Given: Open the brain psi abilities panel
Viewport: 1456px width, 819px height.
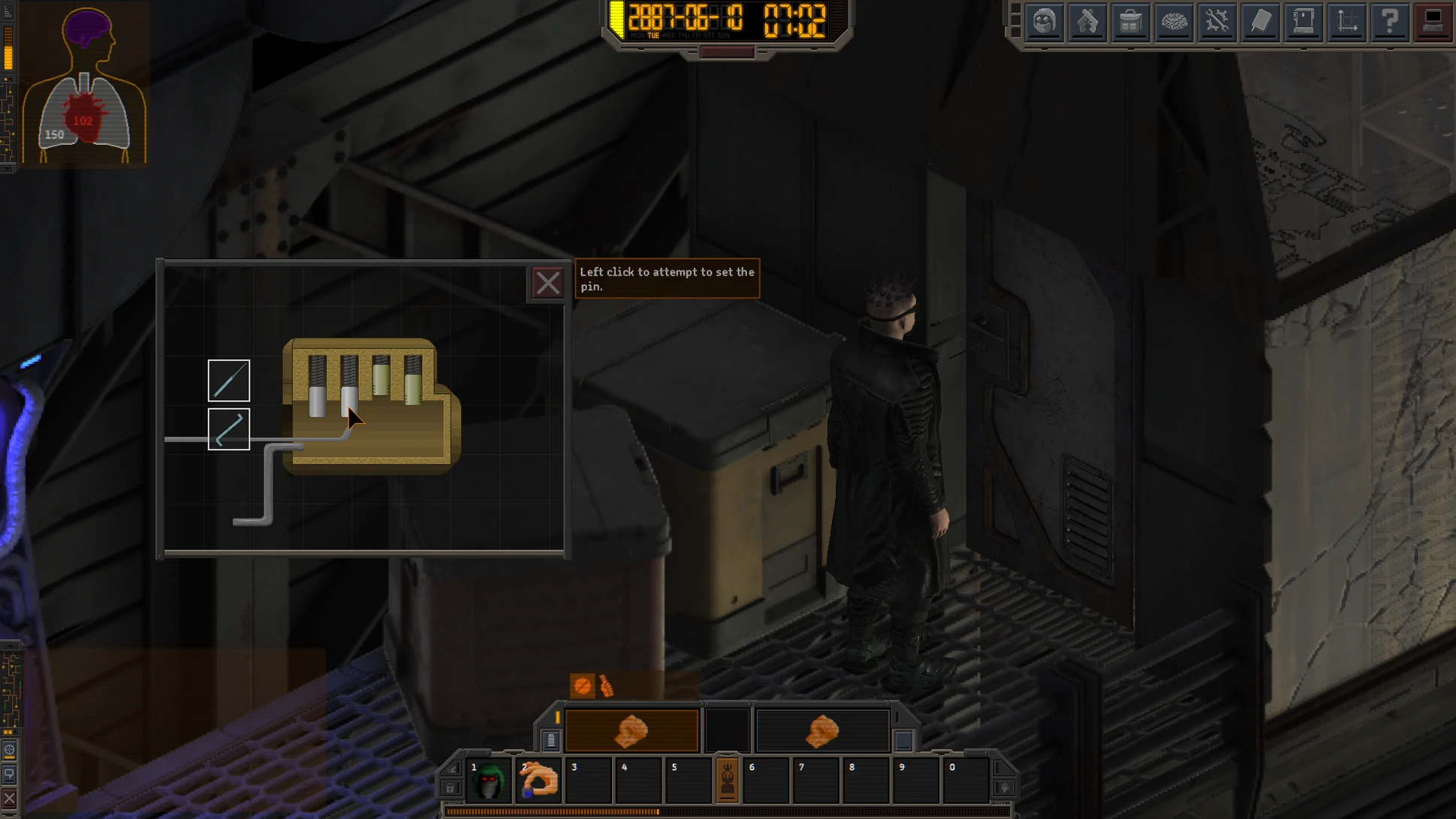Looking at the screenshot, I should click(1174, 22).
